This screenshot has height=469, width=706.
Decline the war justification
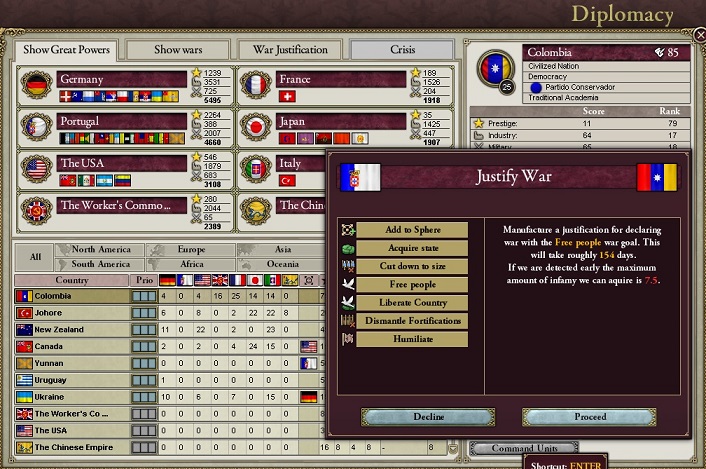pos(414,416)
